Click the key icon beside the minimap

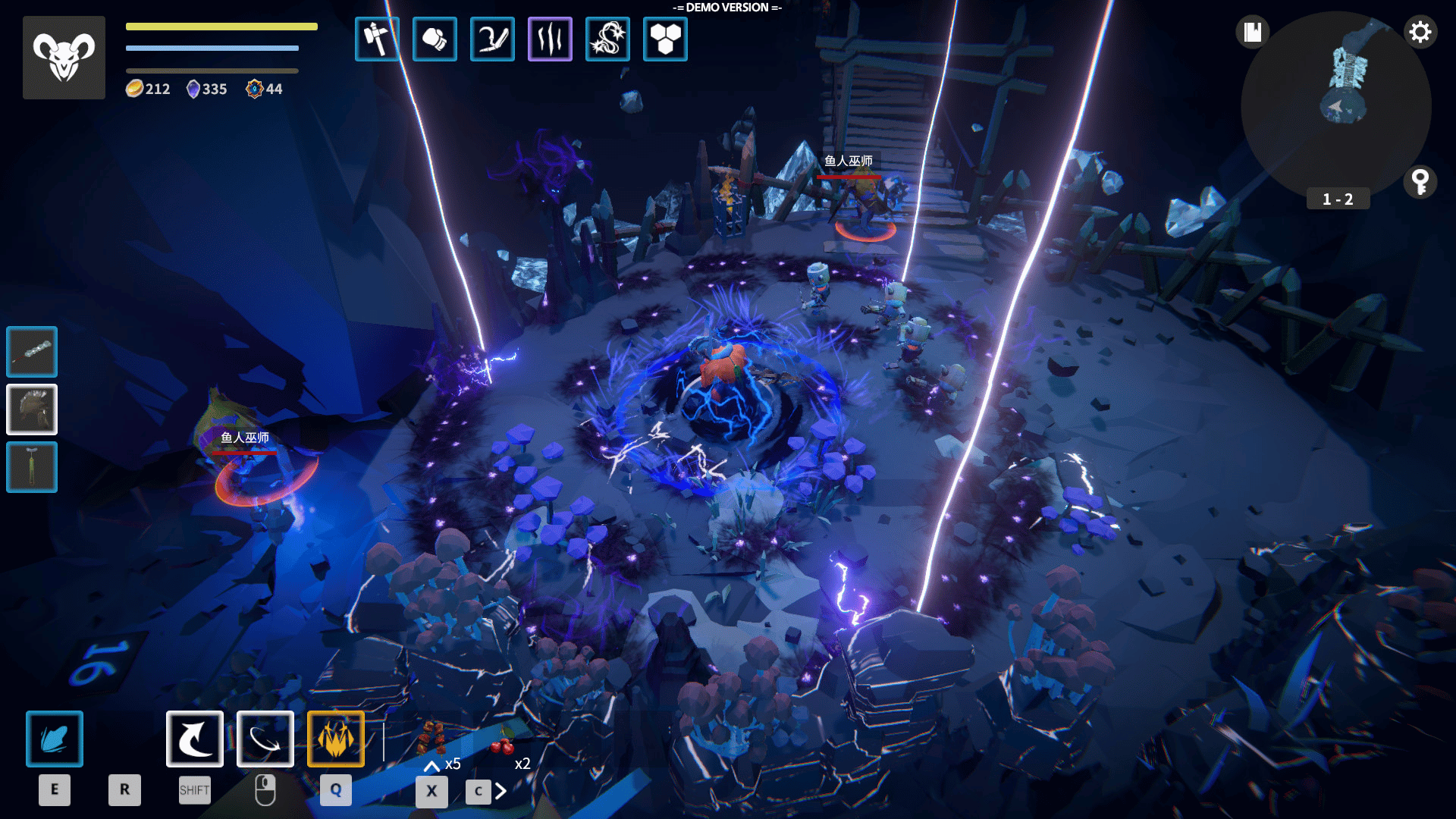coord(1420,182)
